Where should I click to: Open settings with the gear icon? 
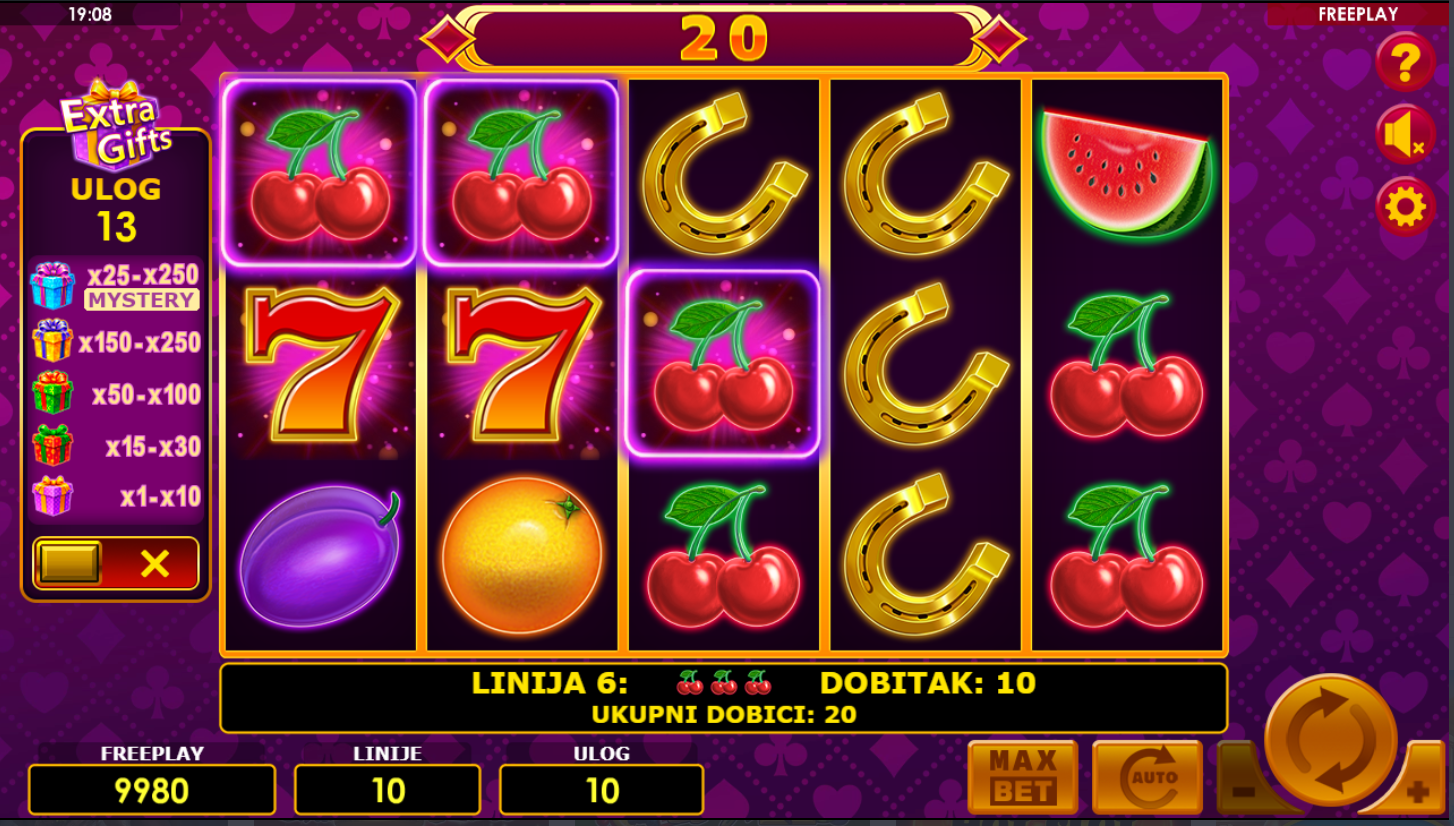[1405, 208]
